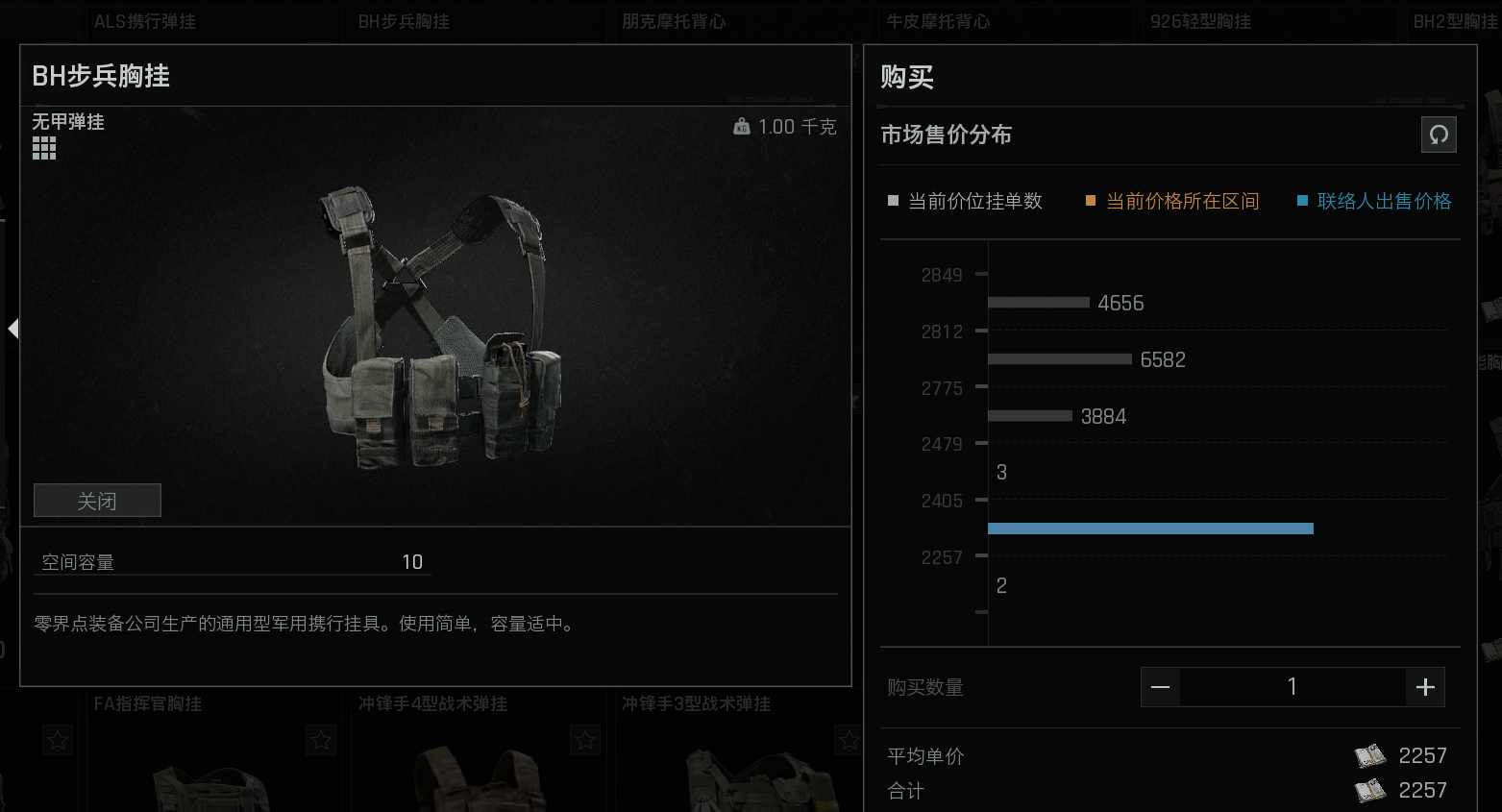Click the currency icon next to 平均单价
Viewport: 1502px width, 812px height.
point(1368,756)
